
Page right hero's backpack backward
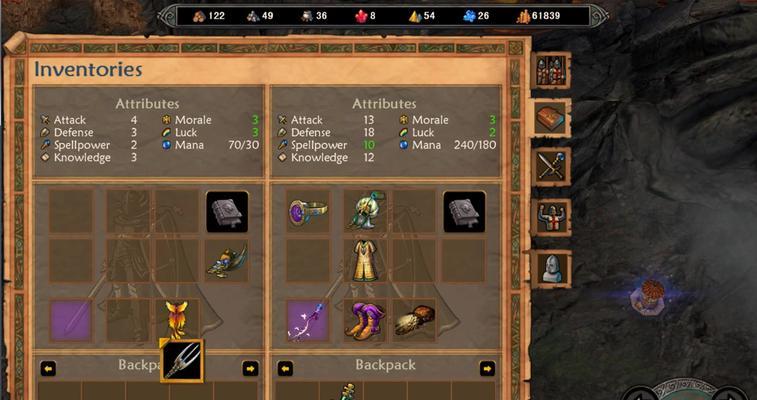285,368
